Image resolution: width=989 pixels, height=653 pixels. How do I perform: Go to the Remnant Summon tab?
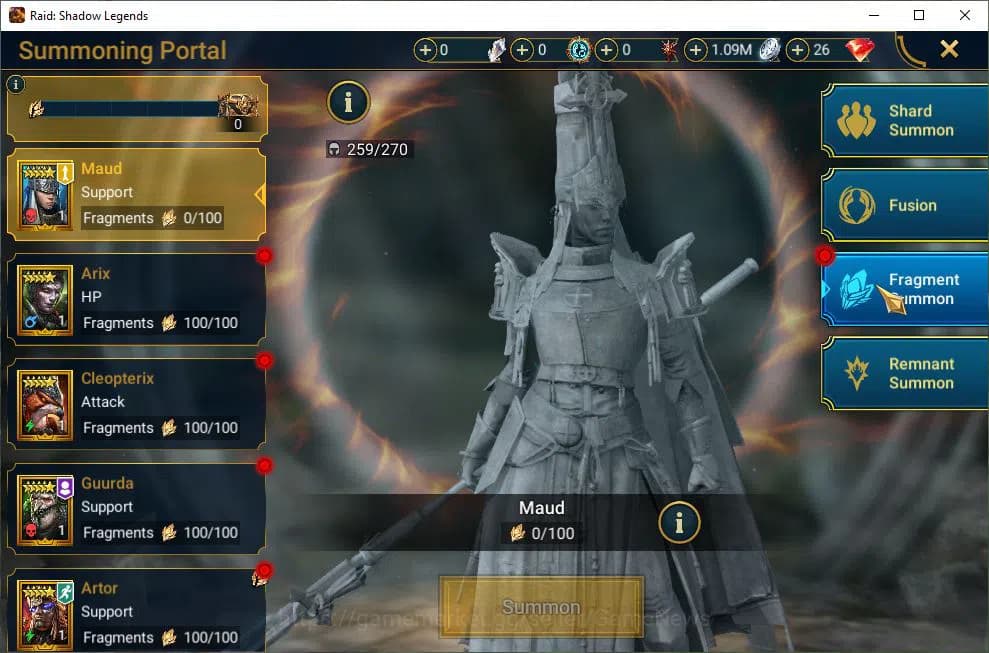click(905, 373)
